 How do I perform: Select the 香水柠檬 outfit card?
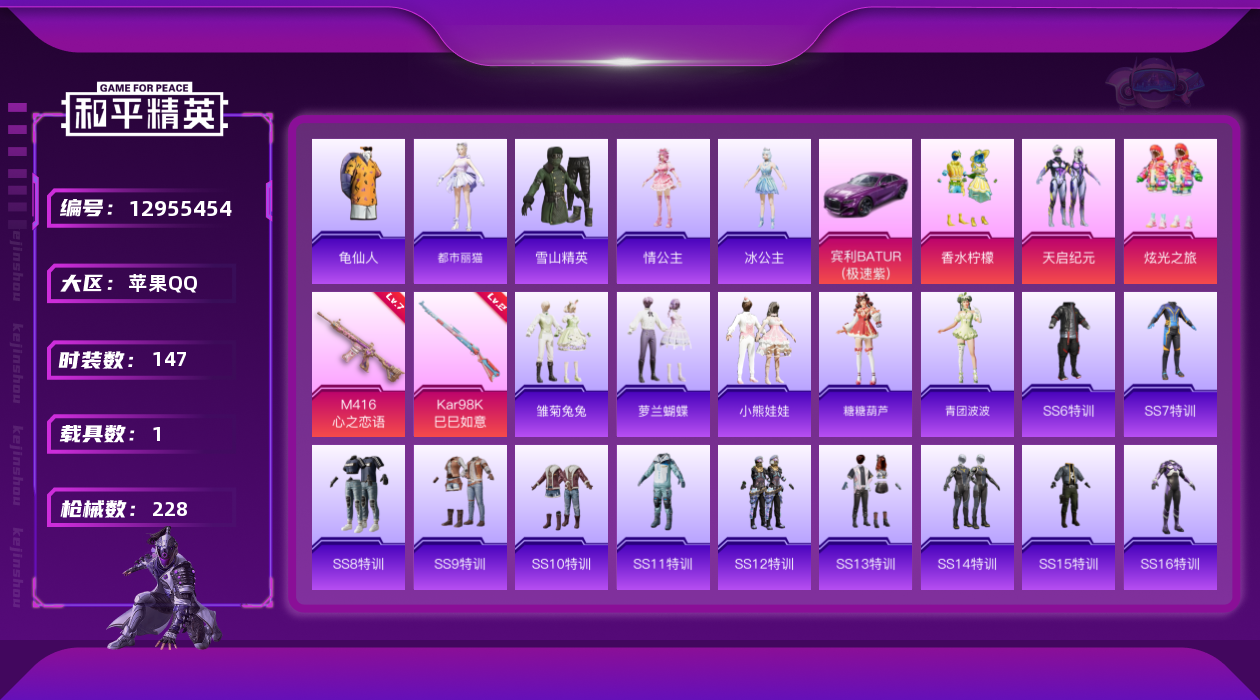(x=967, y=211)
